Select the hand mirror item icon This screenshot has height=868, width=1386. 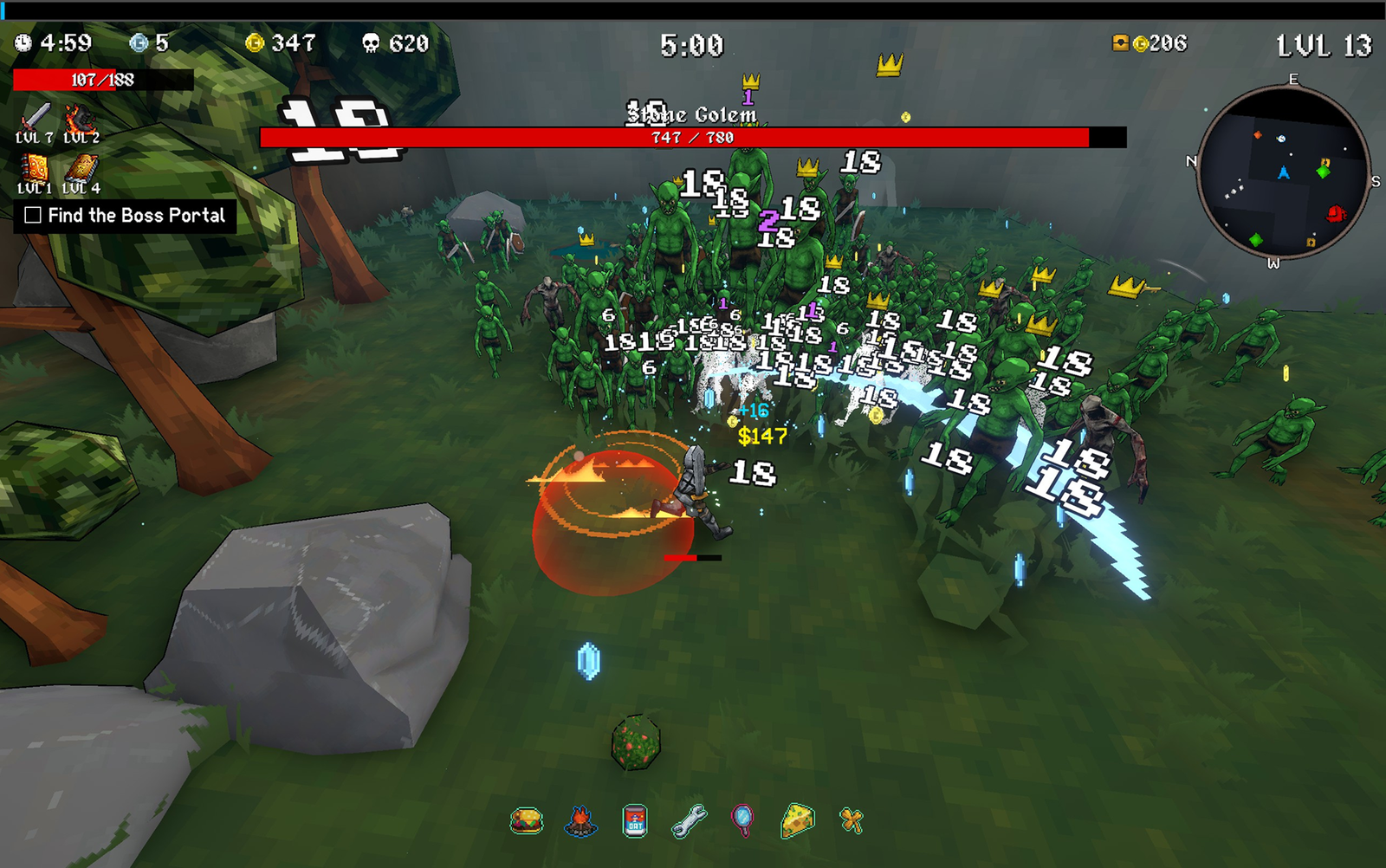pyautogui.click(x=742, y=819)
